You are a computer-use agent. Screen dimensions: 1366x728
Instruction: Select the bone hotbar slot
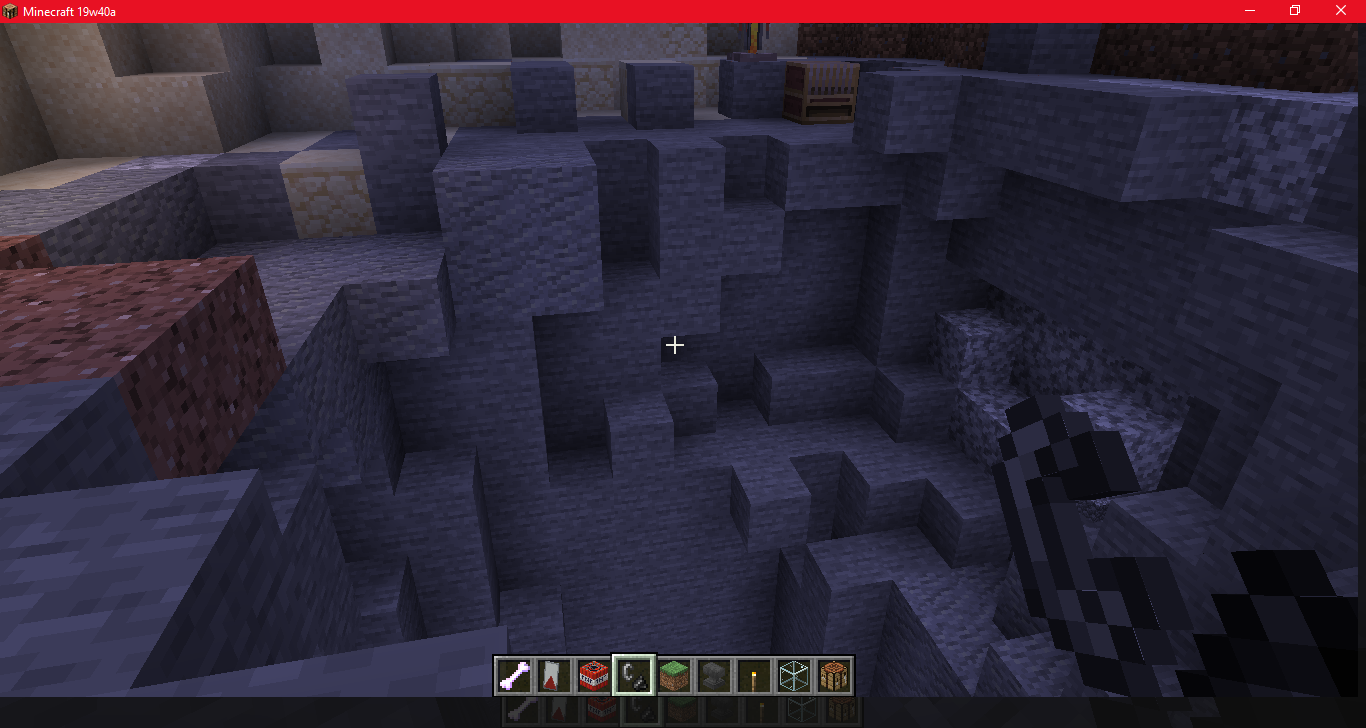point(514,676)
